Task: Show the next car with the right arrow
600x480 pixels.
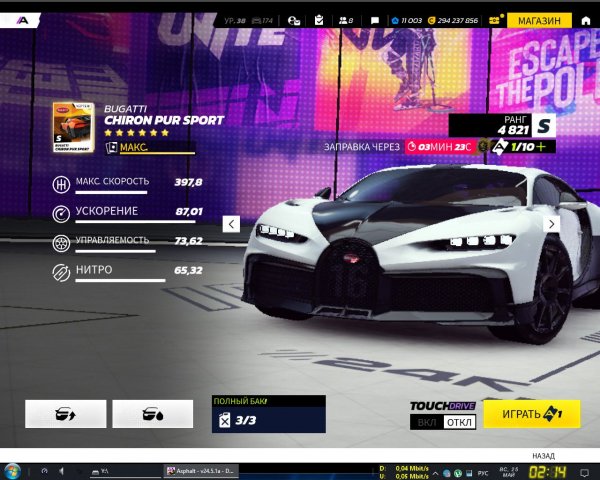Action: pos(550,224)
